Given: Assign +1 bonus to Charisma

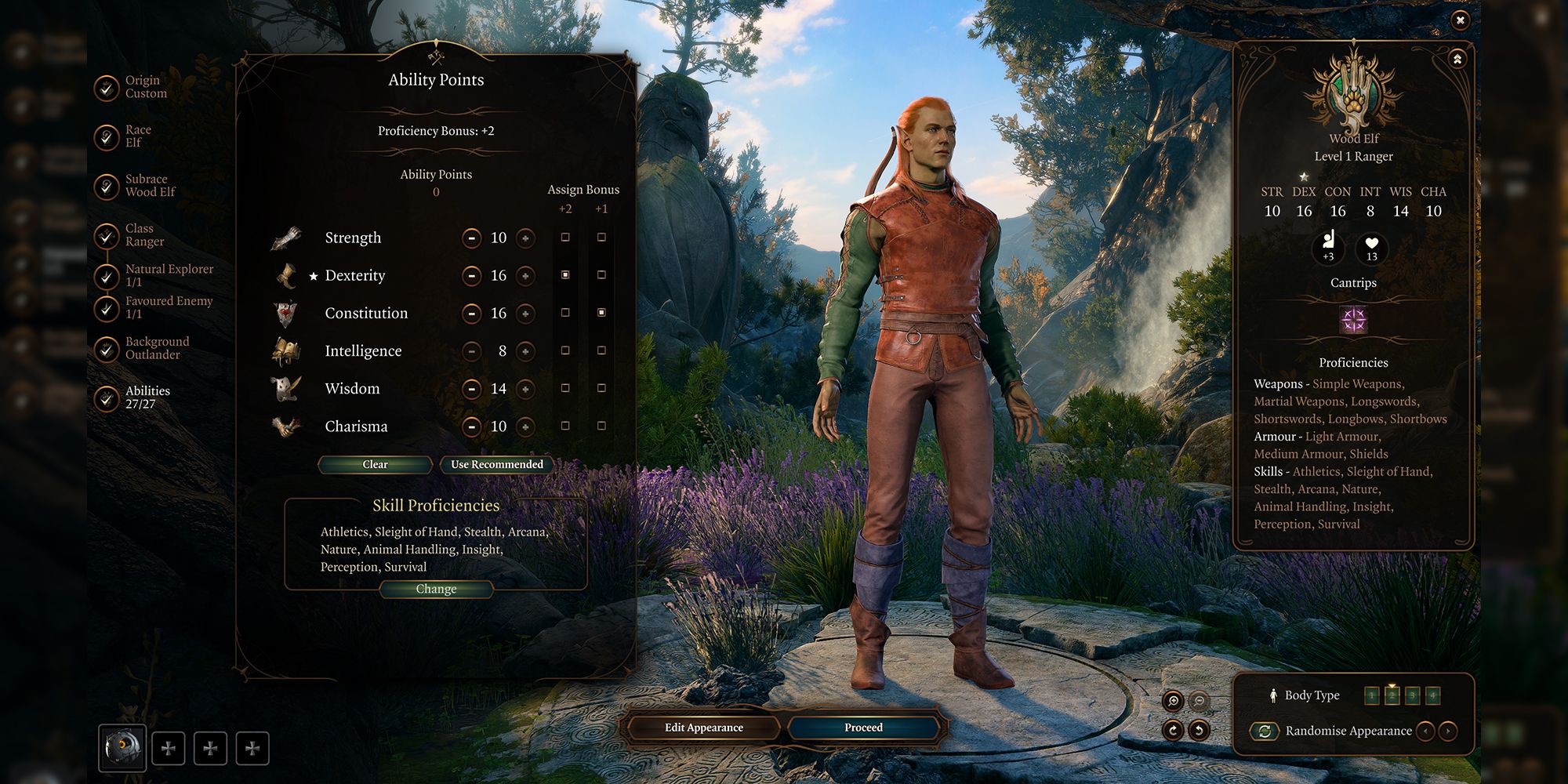Looking at the screenshot, I should click(601, 426).
